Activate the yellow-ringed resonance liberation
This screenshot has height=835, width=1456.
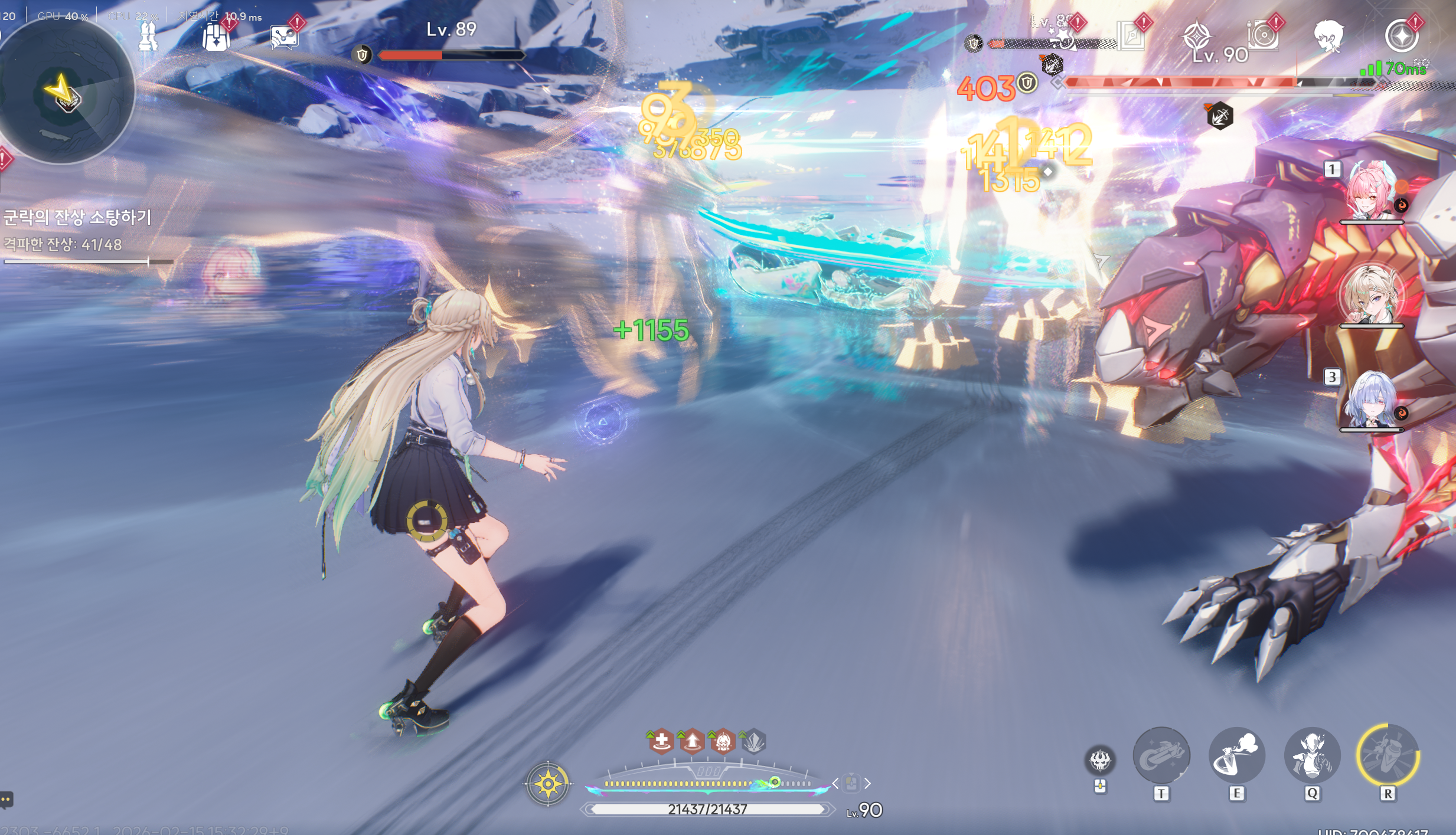pos(1388,755)
